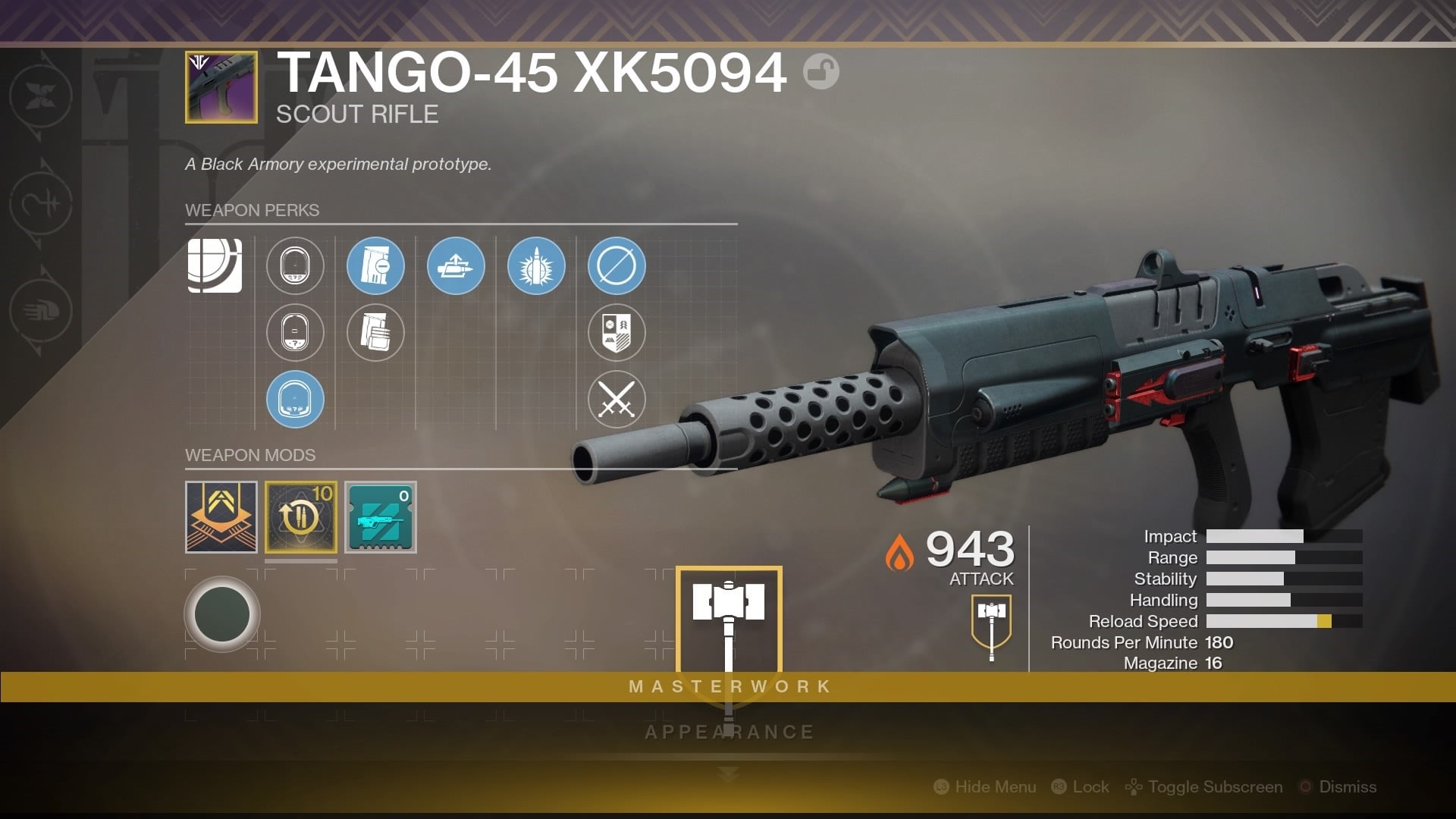Image resolution: width=1456 pixels, height=819 pixels.
Task: Switch to the Masterwork section
Action: (730, 686)
